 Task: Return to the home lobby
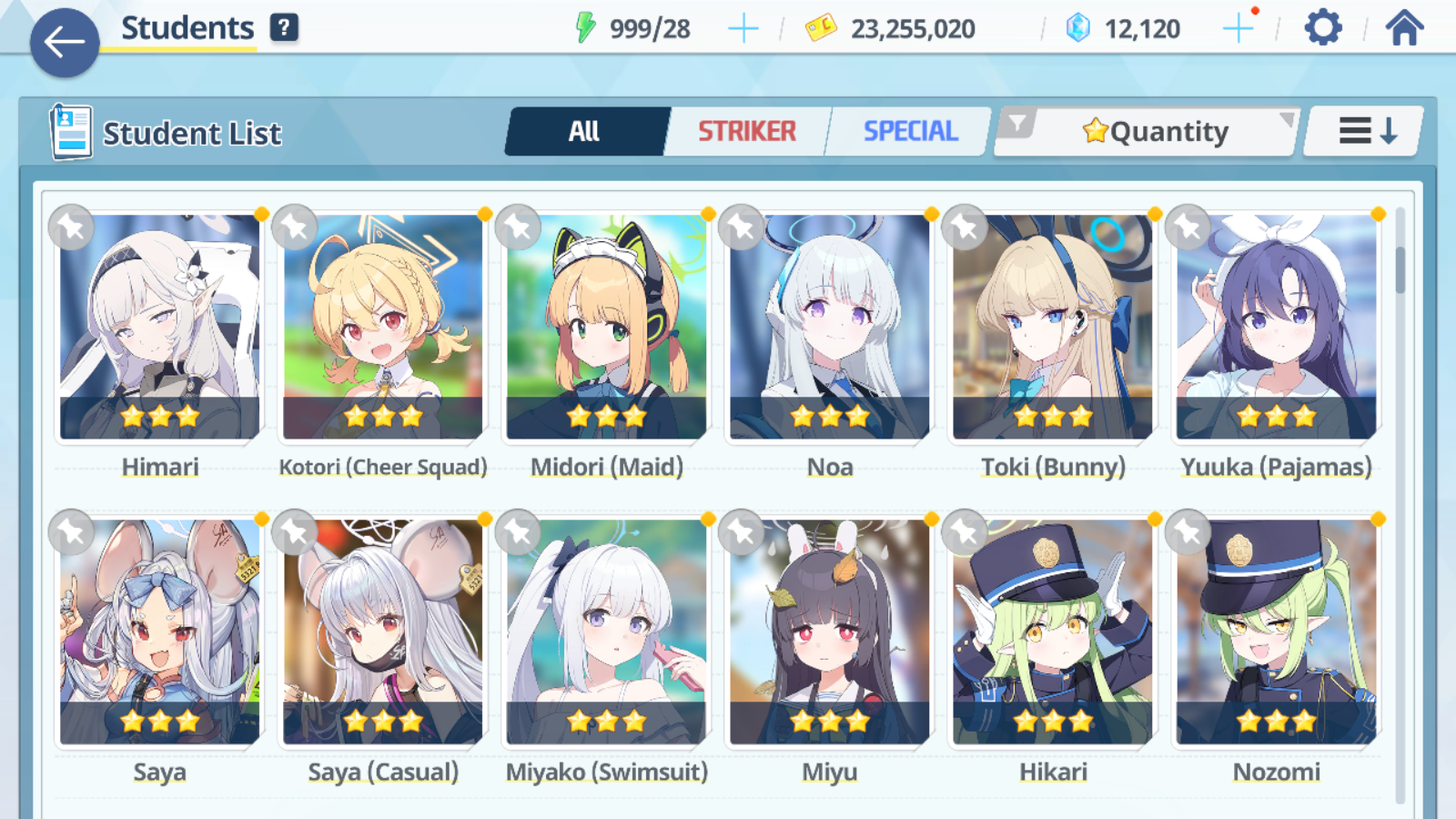click(x=1404, y=28)
